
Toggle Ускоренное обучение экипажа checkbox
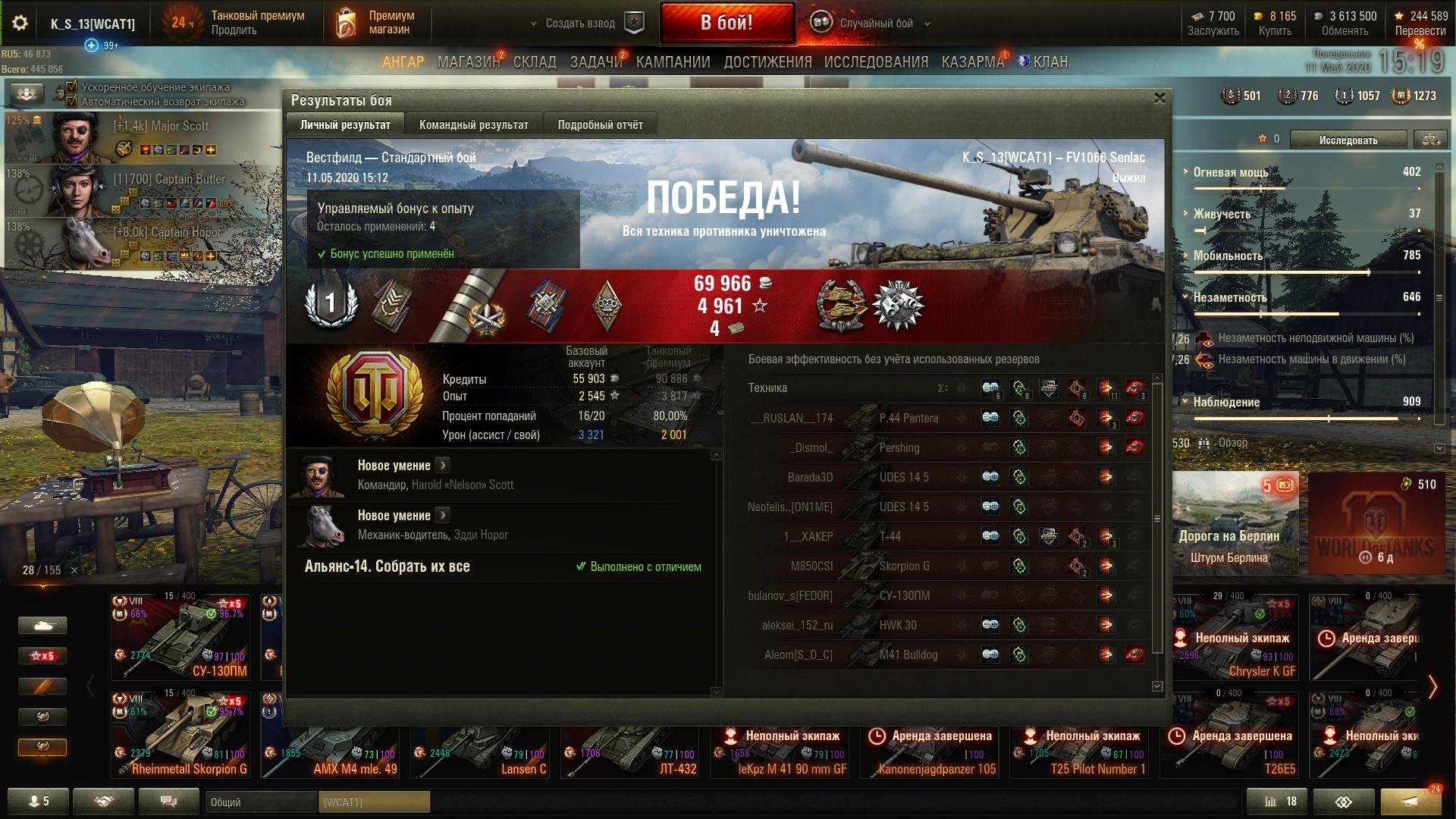[x=72, y=87]
